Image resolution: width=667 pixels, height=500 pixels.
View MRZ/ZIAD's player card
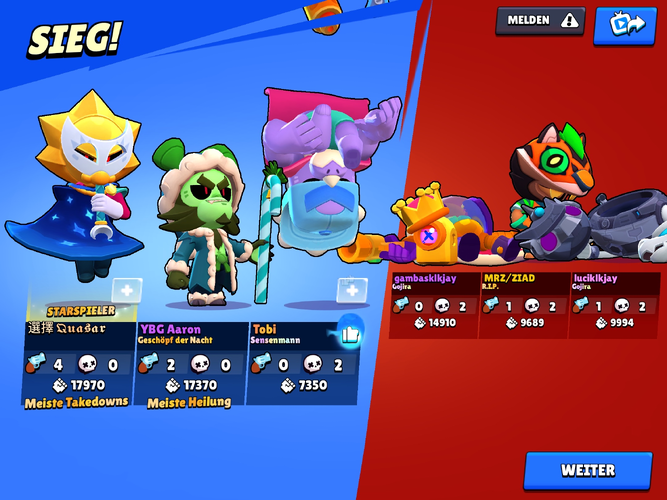(x=524, y=304)
